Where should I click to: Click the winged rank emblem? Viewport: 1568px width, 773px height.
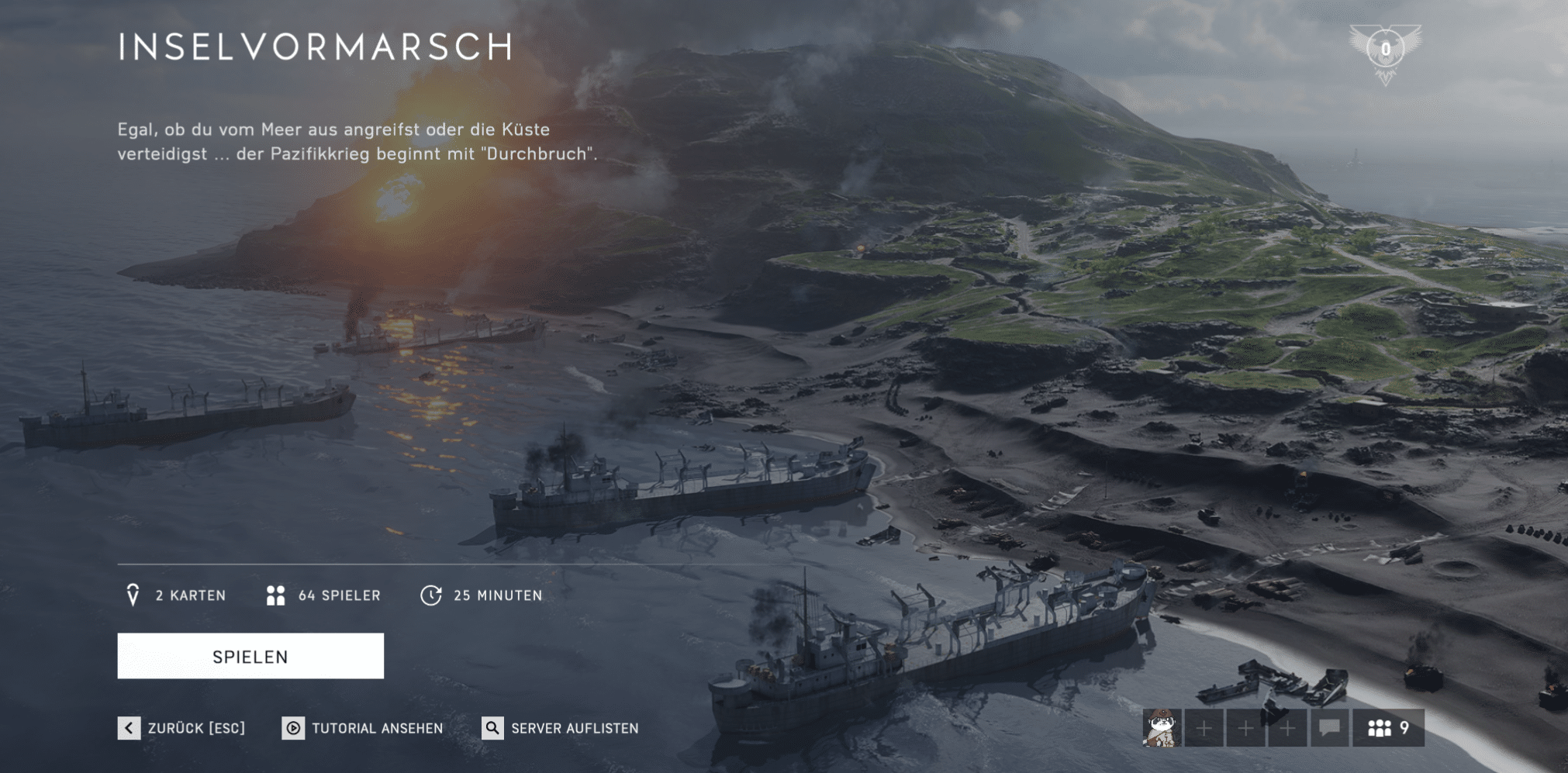pos(1385,52)
